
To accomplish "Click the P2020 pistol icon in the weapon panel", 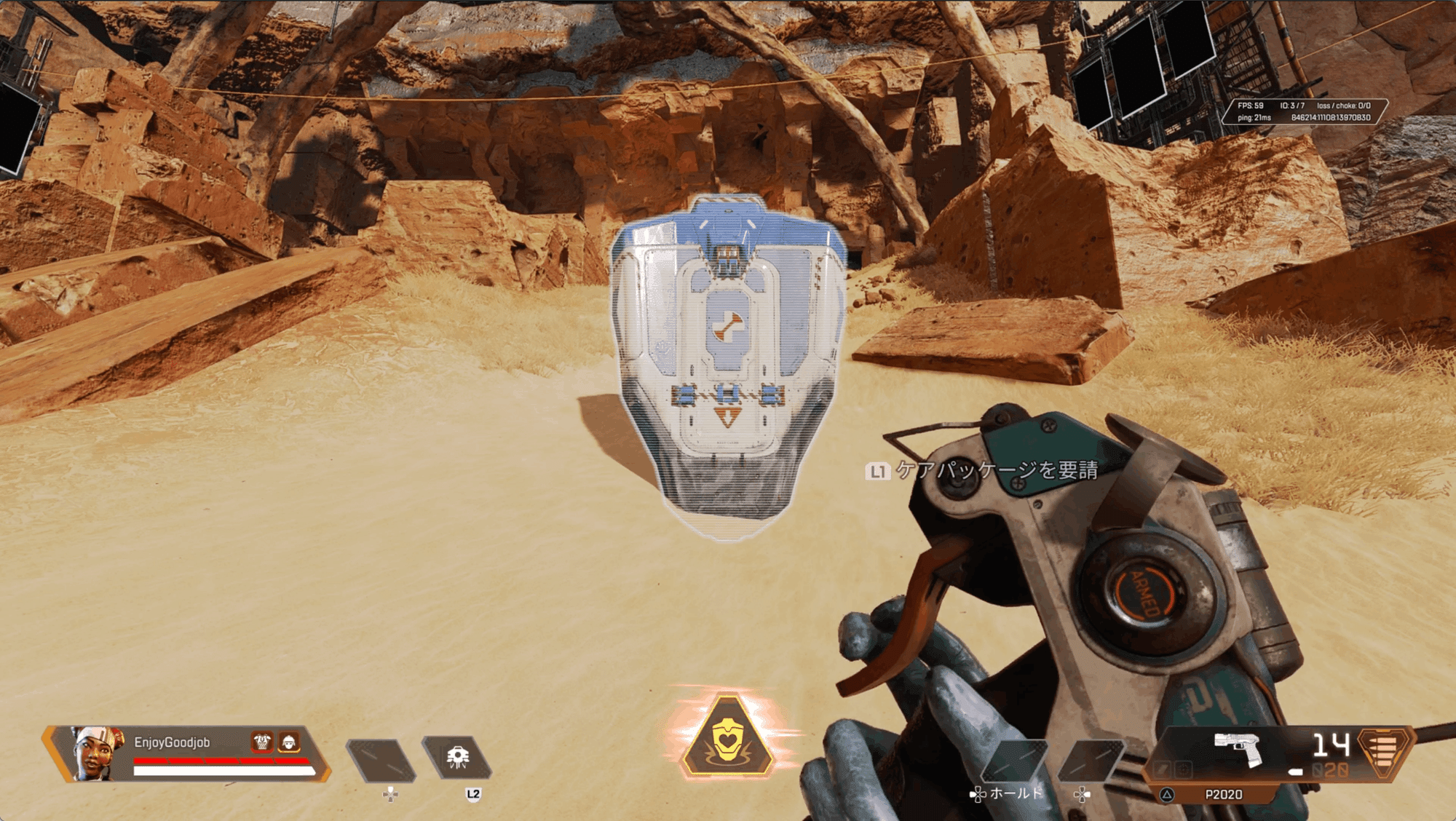I will pos(1237,747).
